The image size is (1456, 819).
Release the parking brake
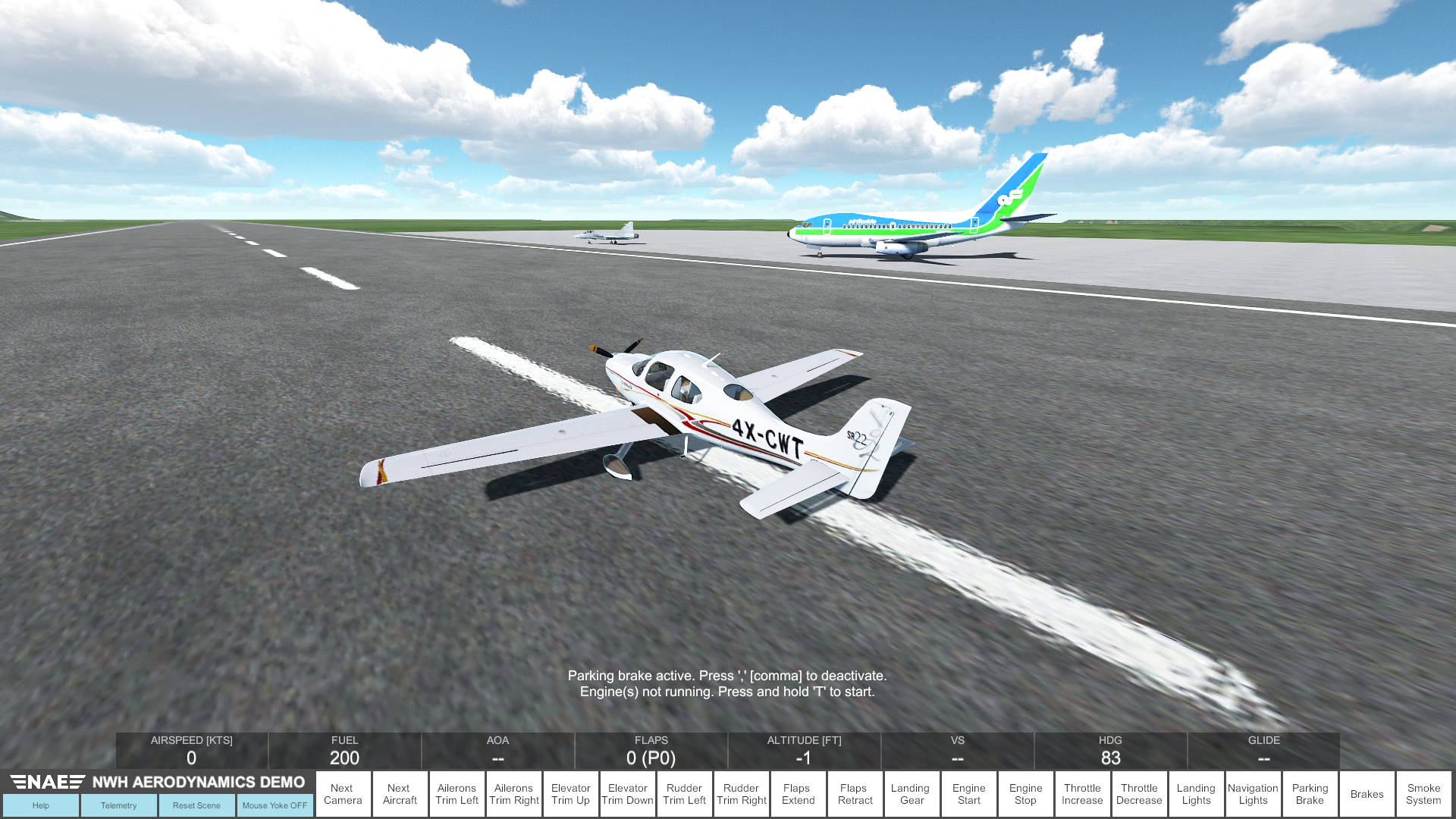[x=1310, y=793]
